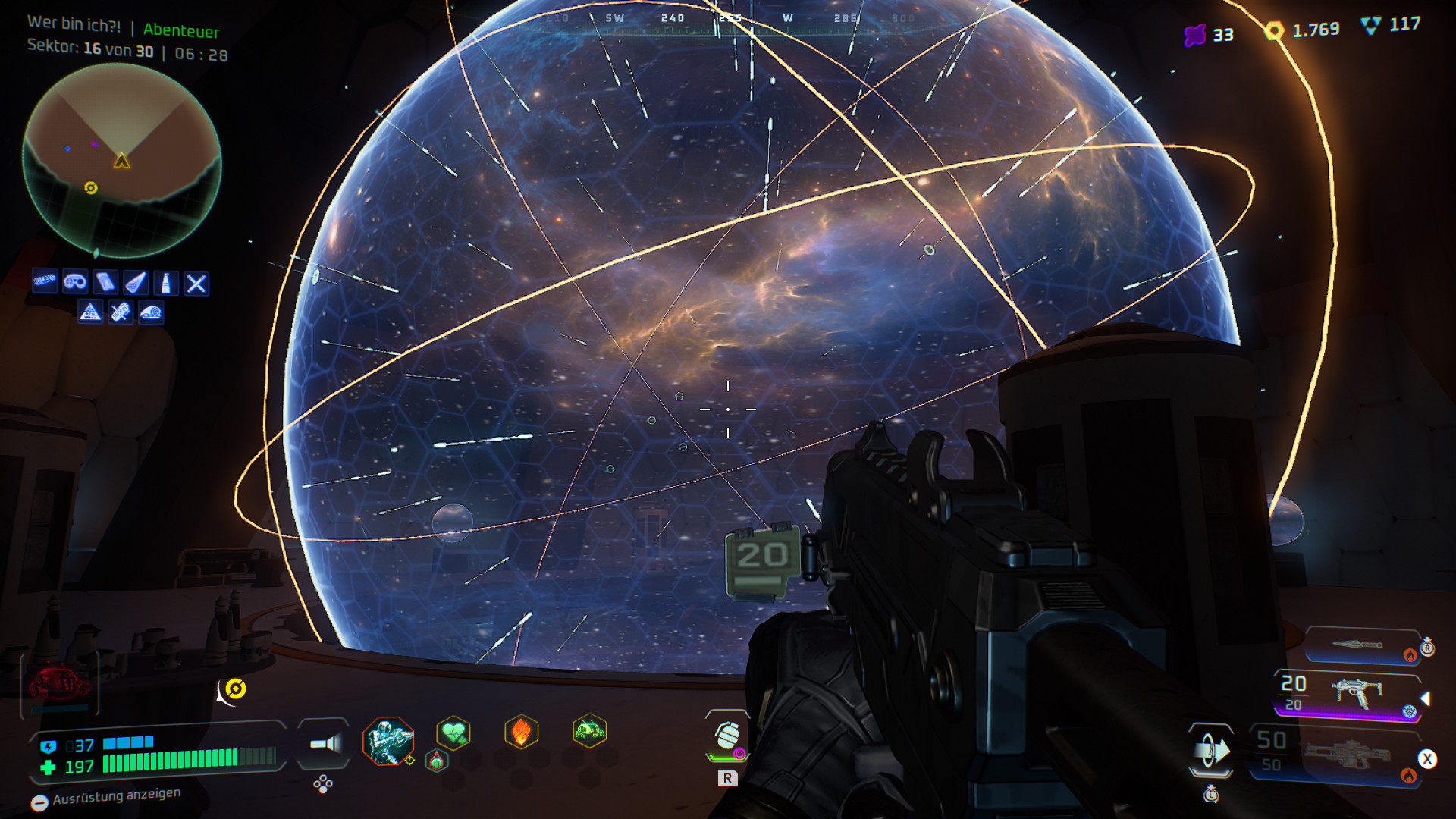Select the bottle gadget icon
The height and width of the screenshot is (819, 1456).
pyautogui.click(x=166, y=283)
